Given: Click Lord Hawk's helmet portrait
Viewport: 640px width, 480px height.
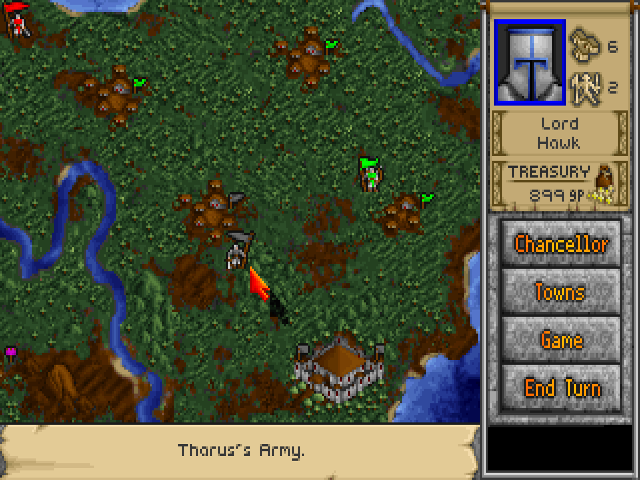Looking at the screenshot, I should click(529, 61).
